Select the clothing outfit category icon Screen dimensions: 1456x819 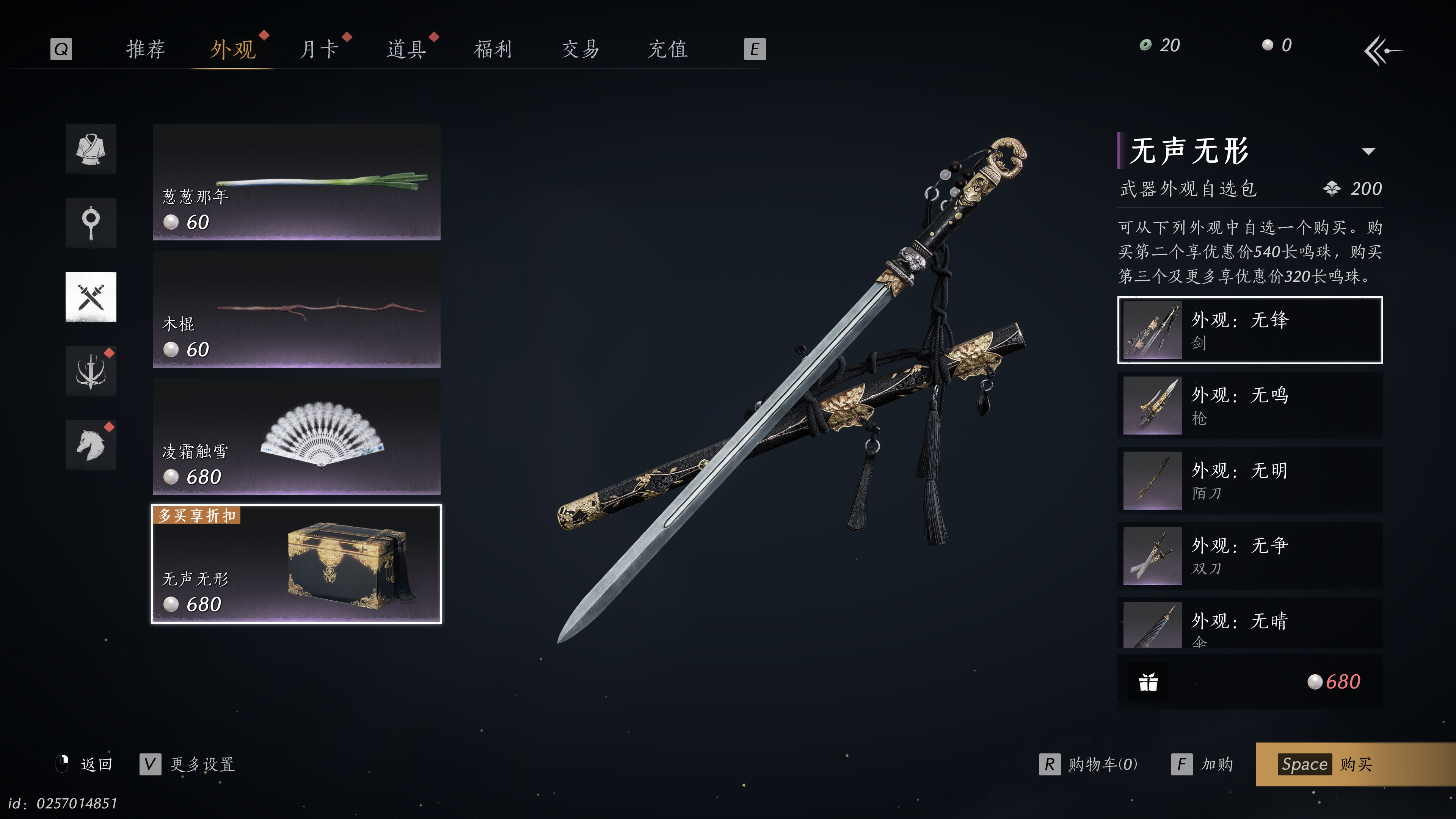(91, 149)
